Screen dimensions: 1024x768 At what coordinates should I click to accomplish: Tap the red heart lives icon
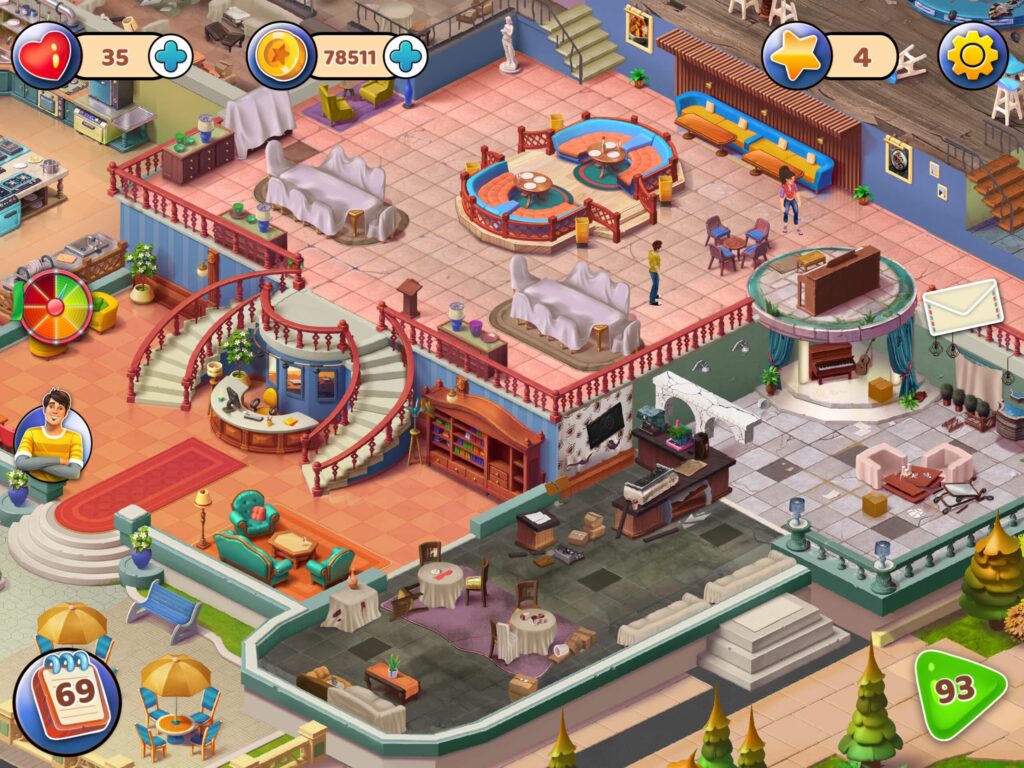(46, 56)
